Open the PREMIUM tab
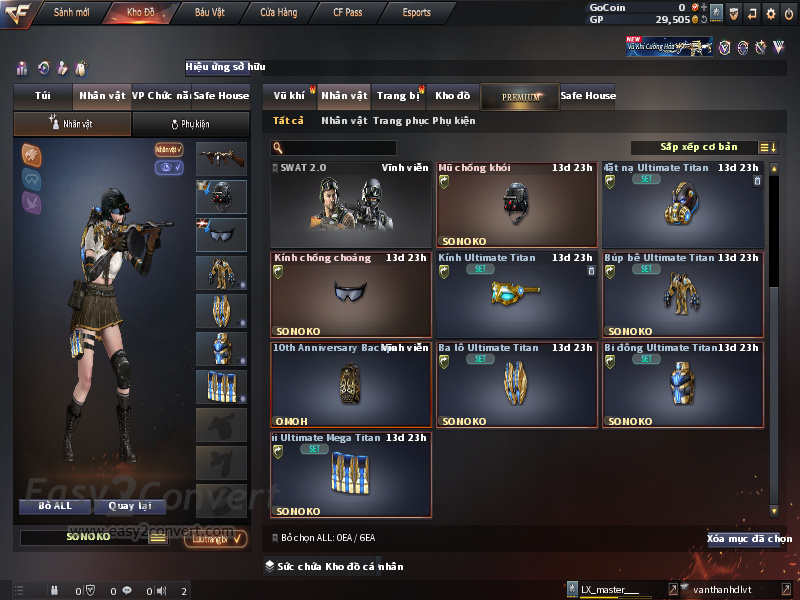Screen dimensions: 800x600 pos(520,97)
